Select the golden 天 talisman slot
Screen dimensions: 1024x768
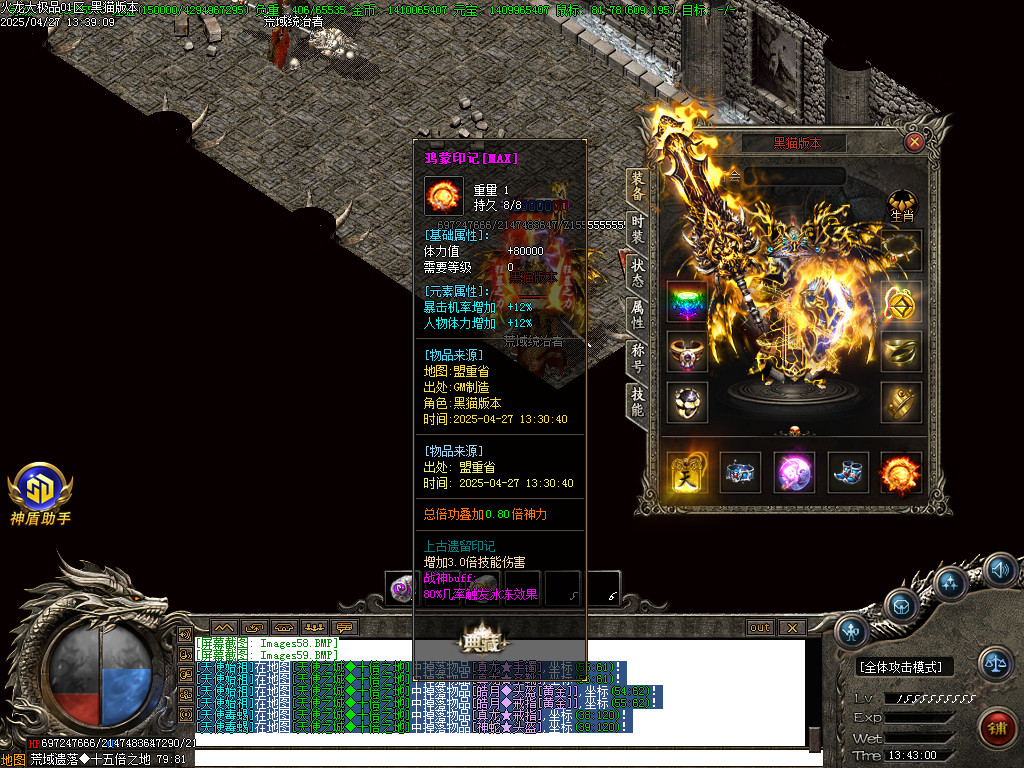point(687,472)
